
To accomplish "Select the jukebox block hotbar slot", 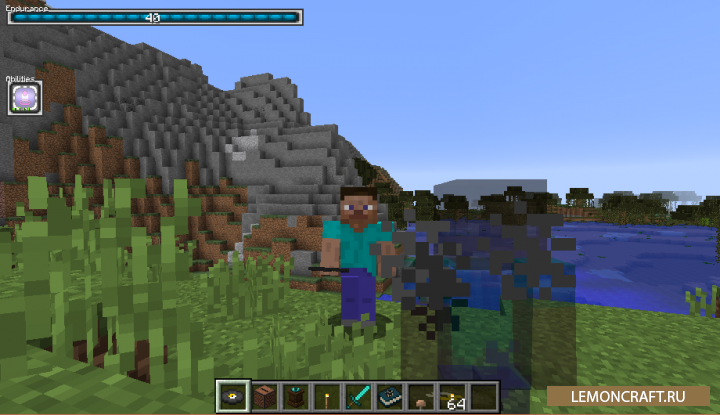I will tap(263, 395).
